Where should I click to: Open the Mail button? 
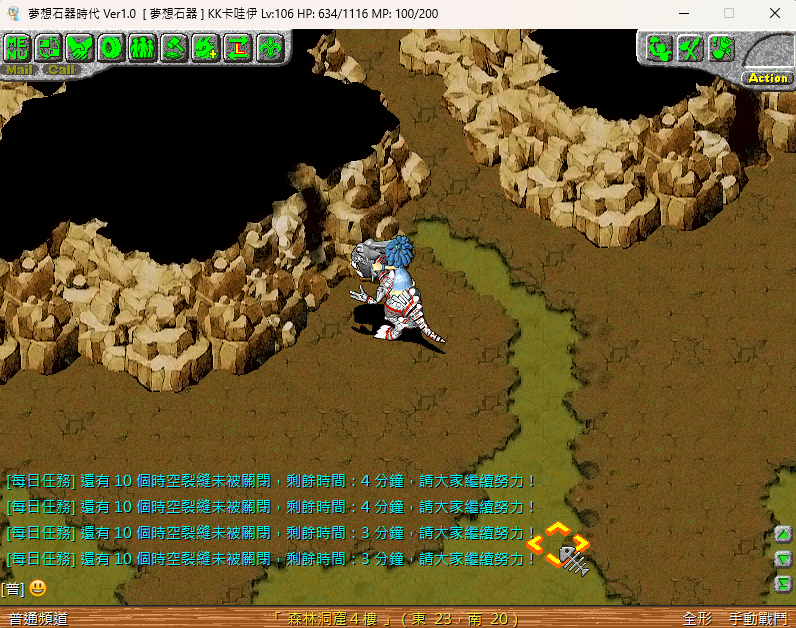19,70
